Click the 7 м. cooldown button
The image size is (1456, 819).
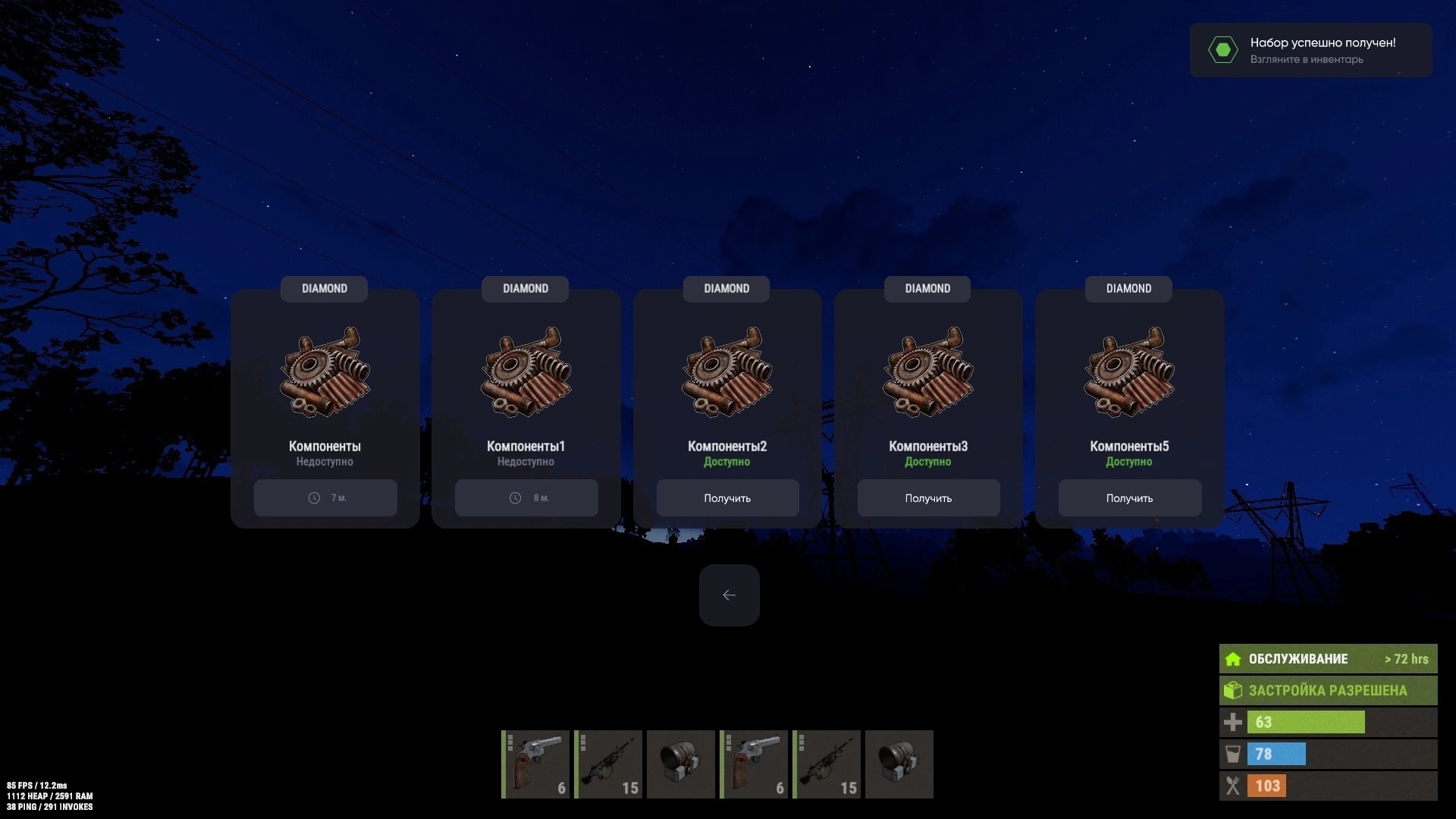(x=325, y=498)
